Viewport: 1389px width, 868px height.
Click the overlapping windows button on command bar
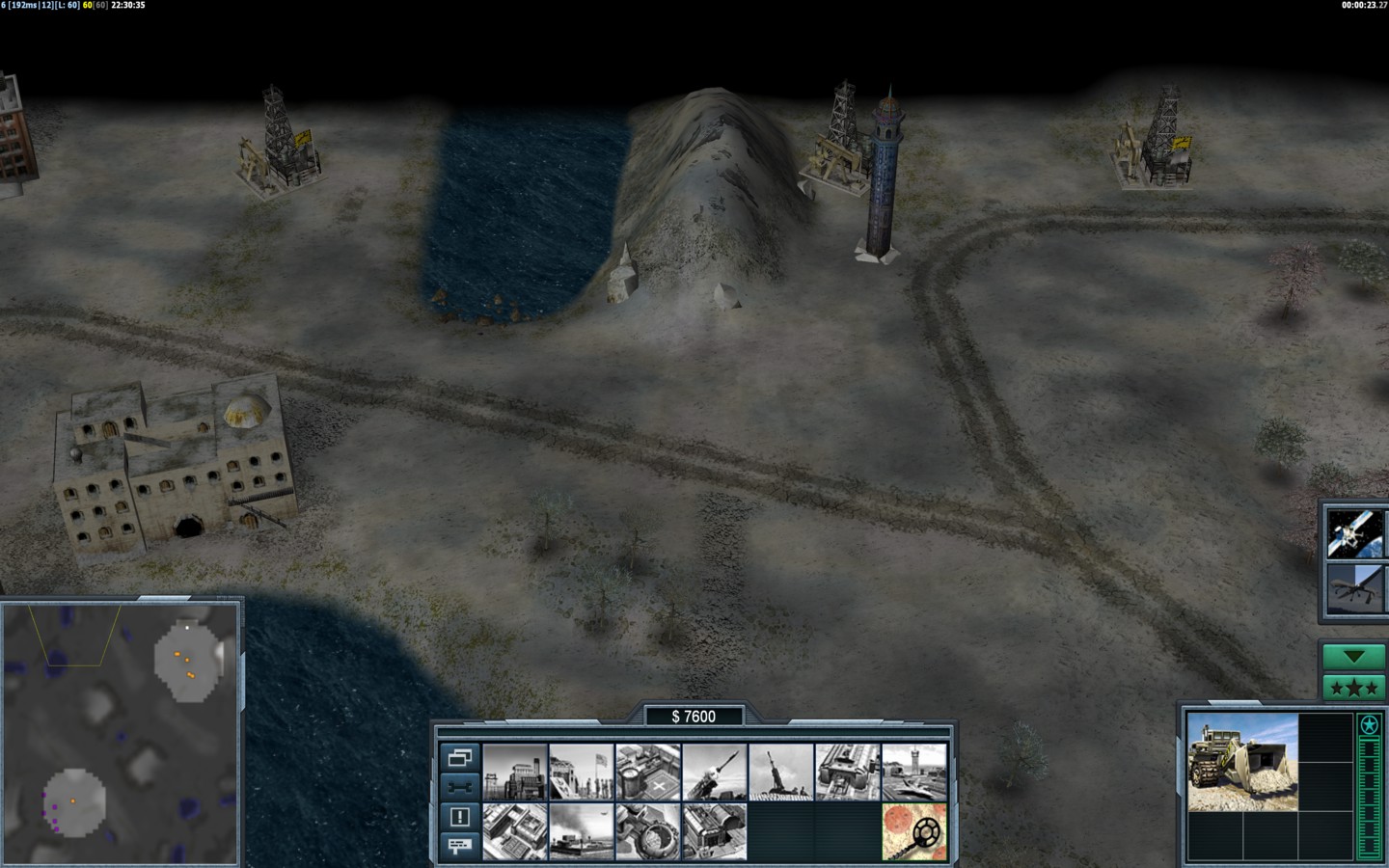point(460,757)
